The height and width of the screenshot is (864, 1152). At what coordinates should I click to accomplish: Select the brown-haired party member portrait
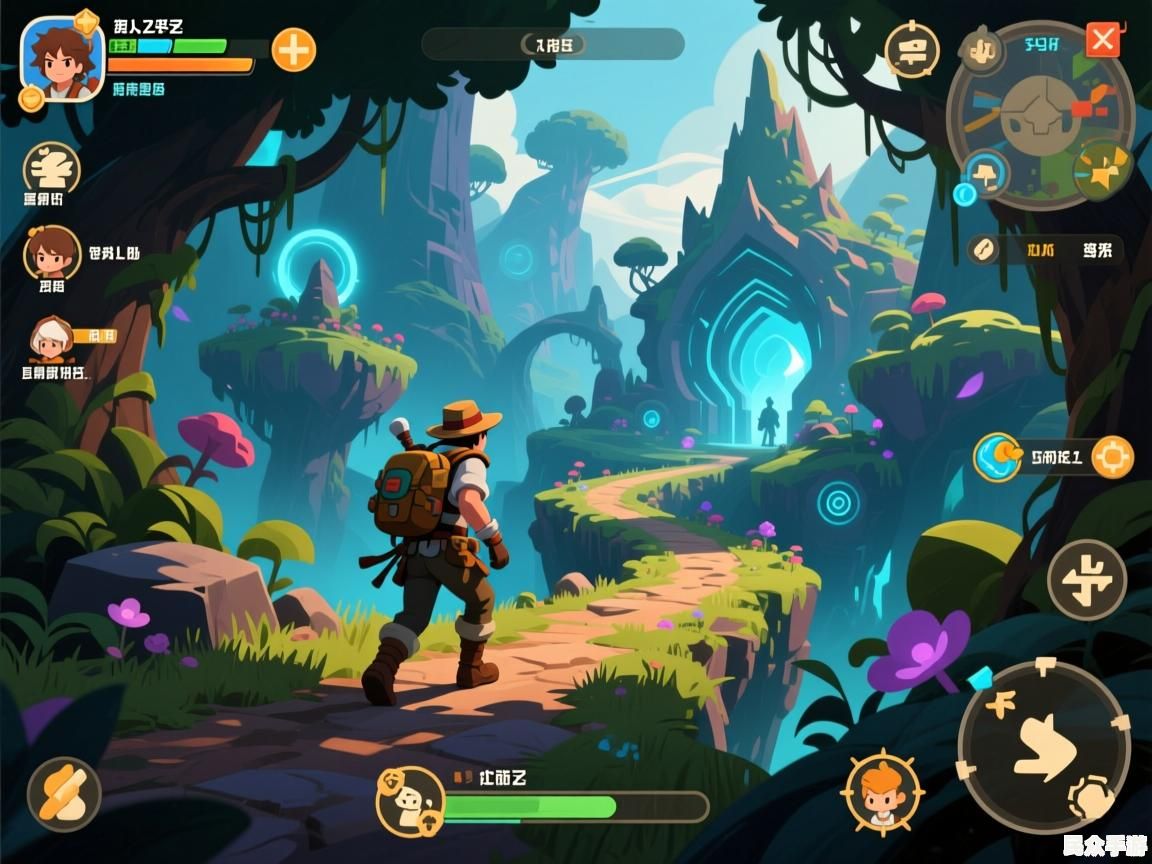pyautogui.click(x=51, y=251)
